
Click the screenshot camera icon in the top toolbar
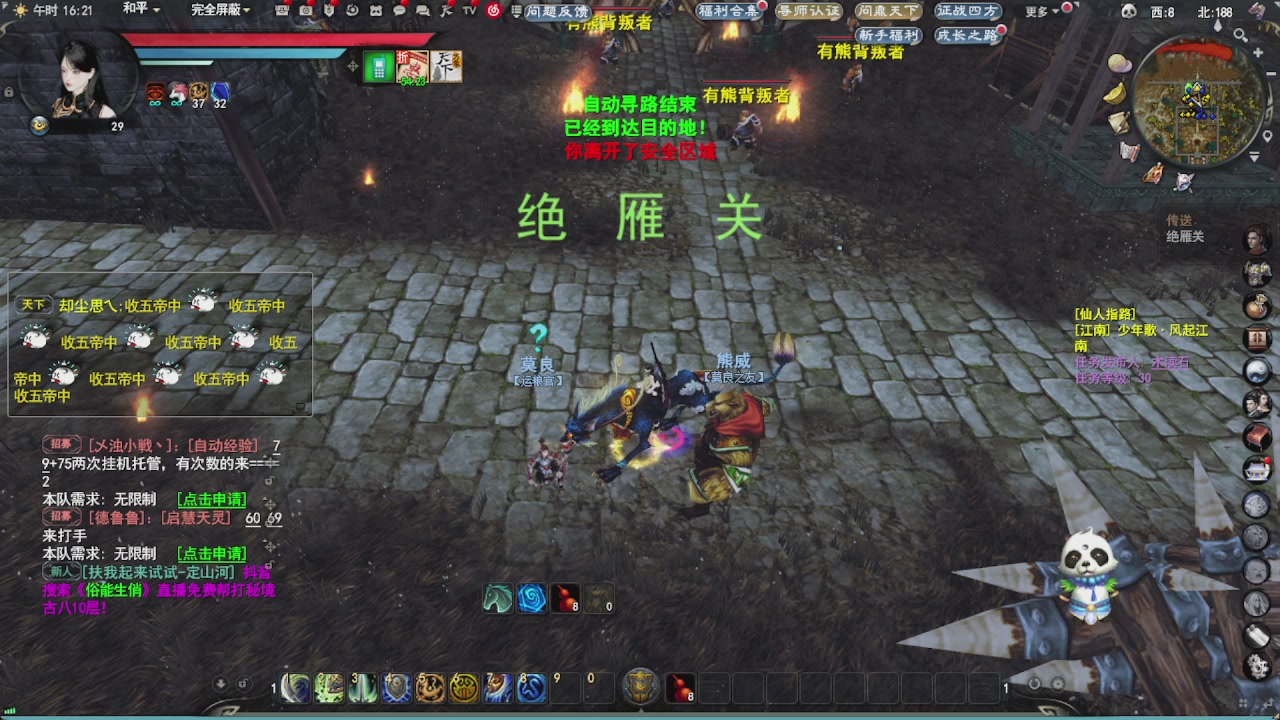[x=307, y=11]
